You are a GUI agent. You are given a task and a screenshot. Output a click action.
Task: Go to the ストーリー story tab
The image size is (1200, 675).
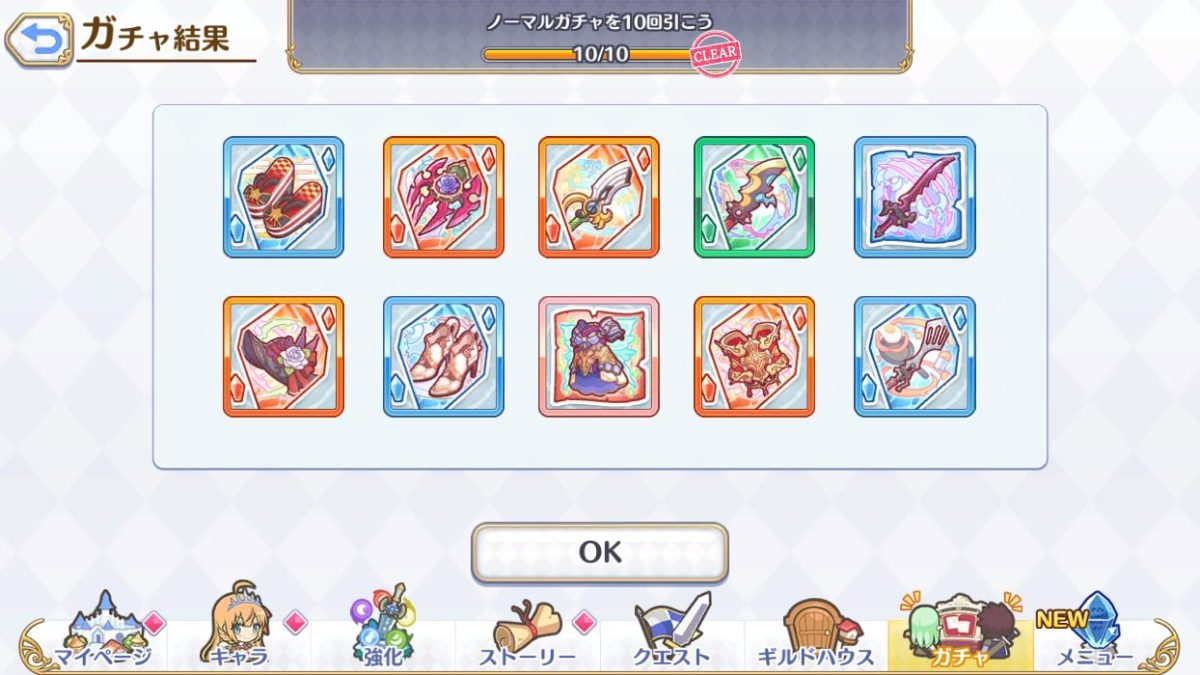pyautogui.click(x=527, y=630)
